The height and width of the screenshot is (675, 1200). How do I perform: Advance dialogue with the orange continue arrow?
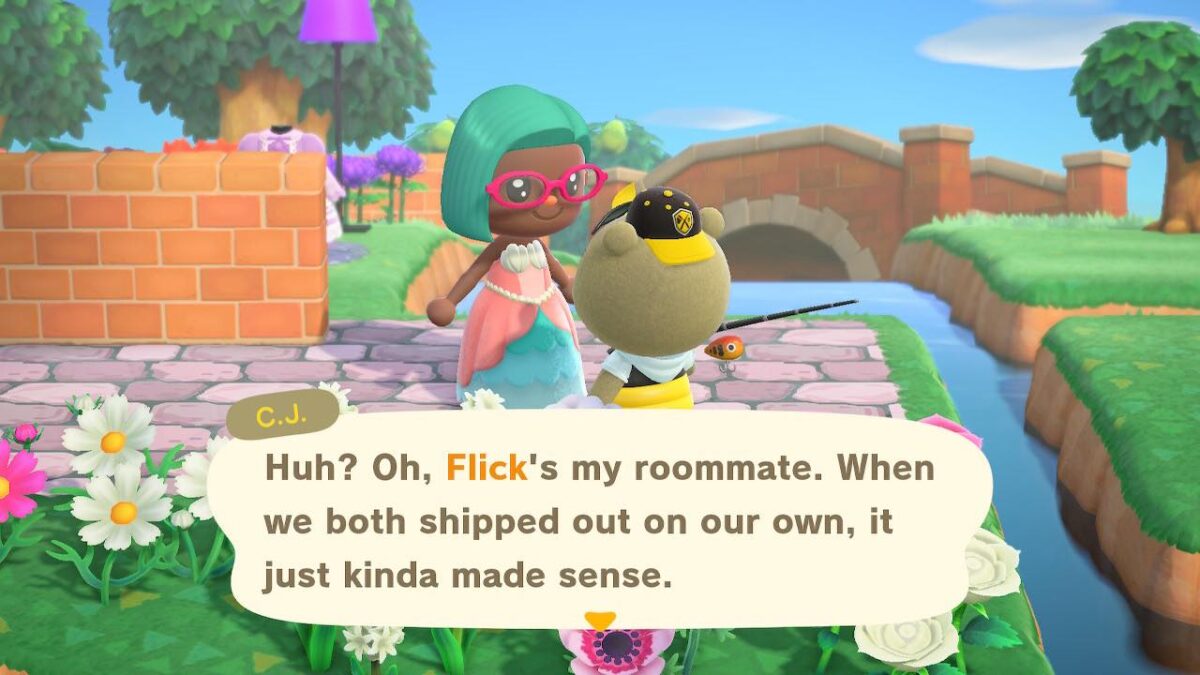click(600, 621)
